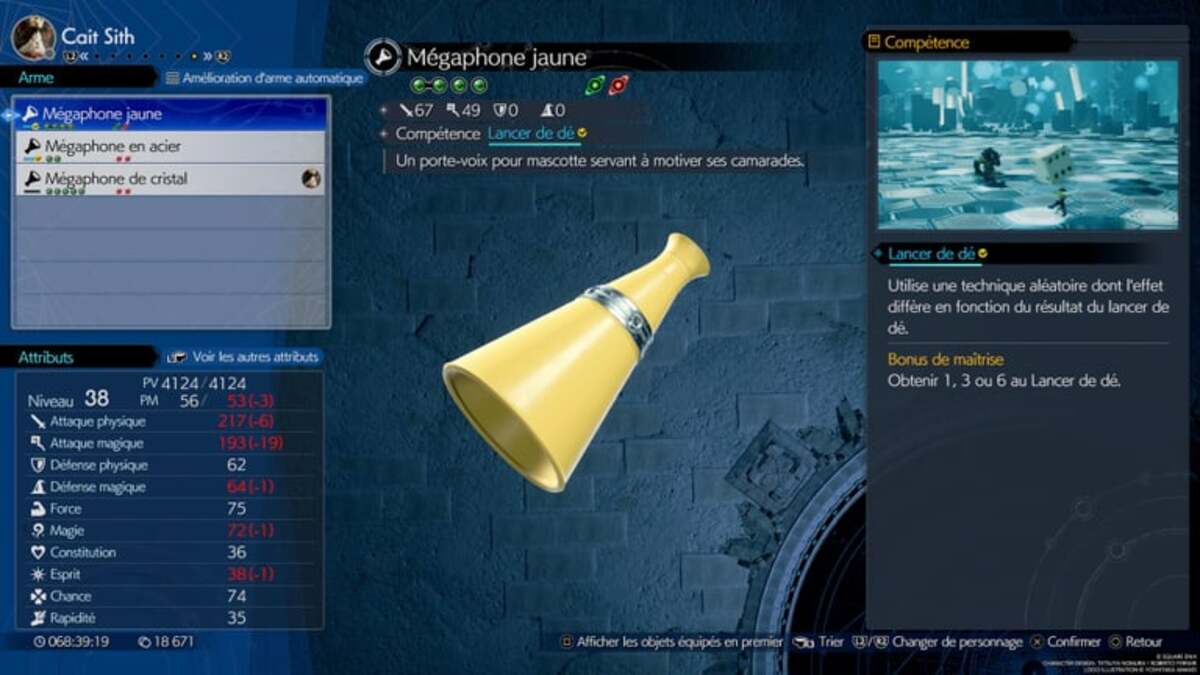Toggle Amélioration d'arme automatique
Viewport: 1200px width, 675px height.
[x=258, y=78]
